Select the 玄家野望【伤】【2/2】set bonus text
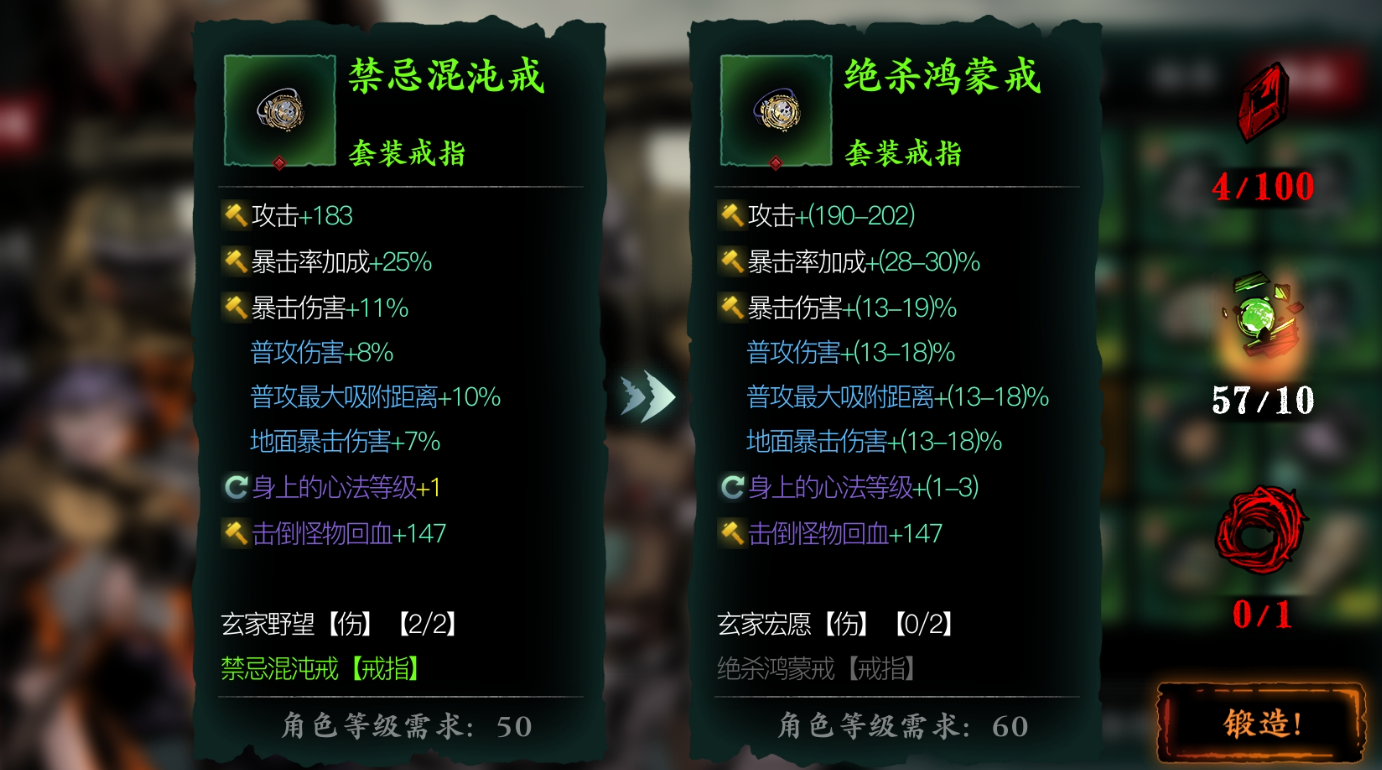The height and width of the screenshot is (770, 1382). (335, 625)
